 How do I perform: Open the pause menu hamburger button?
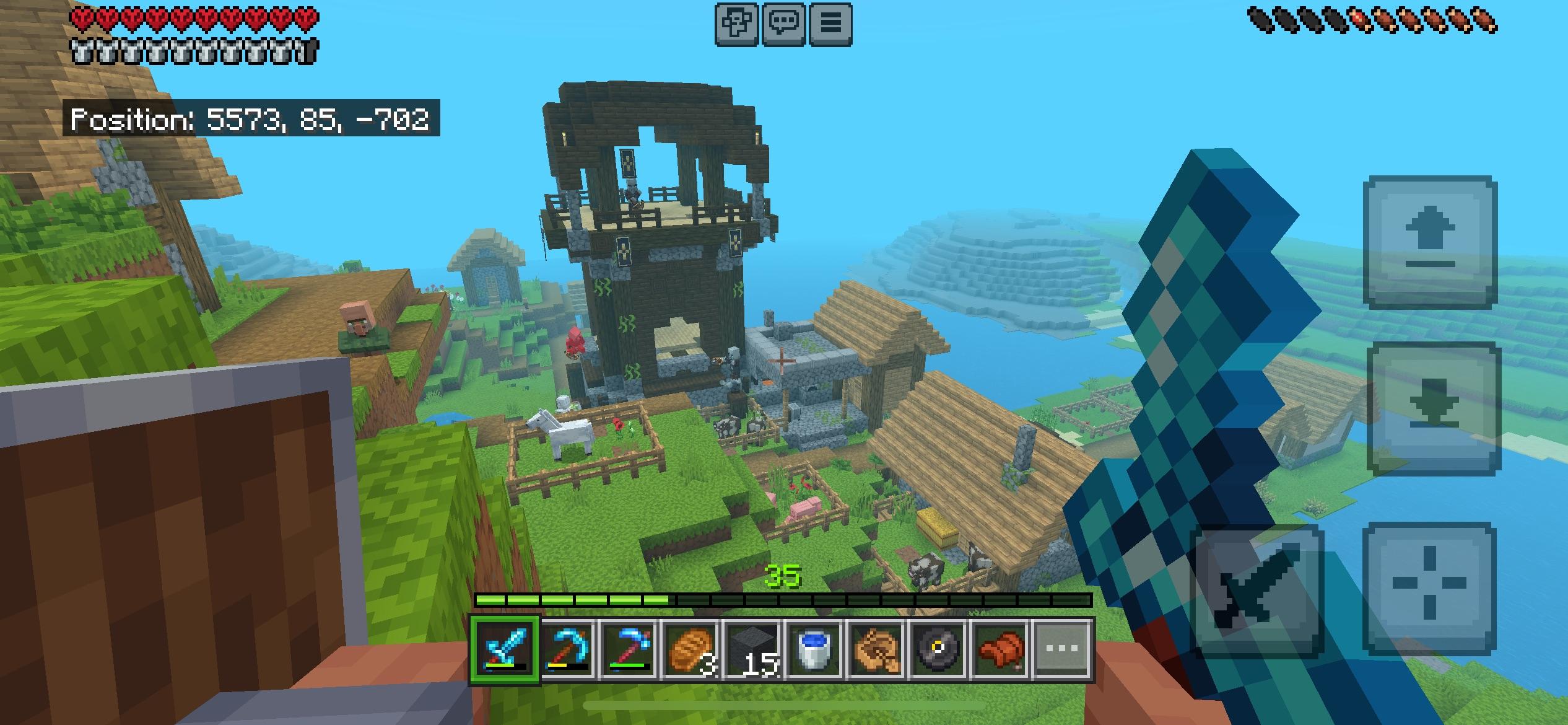click(830, 24)
